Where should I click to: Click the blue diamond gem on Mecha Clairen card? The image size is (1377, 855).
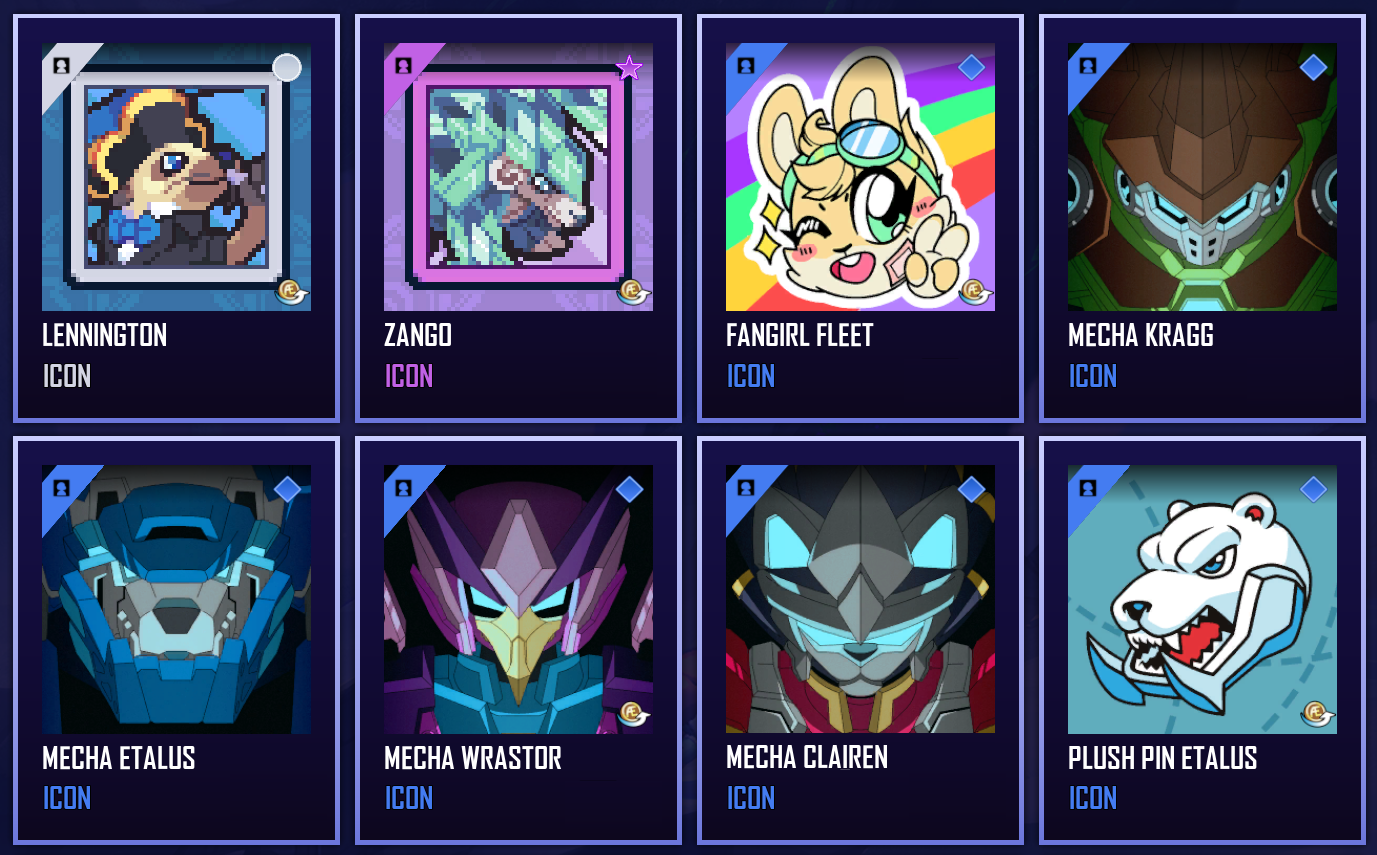click(971, 488)
